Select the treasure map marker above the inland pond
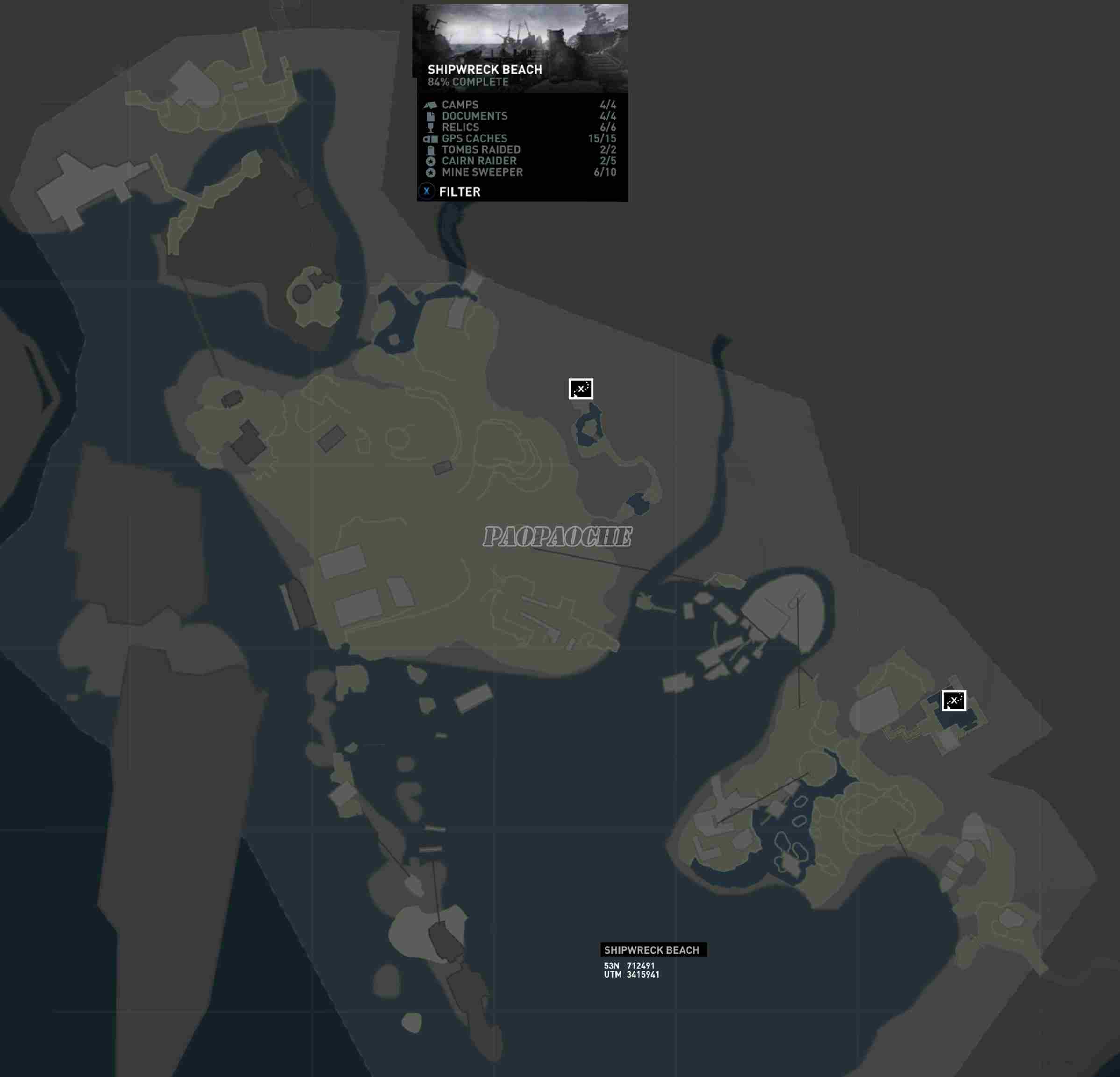Viewport: 1120px width, 1077px height. point(581,389)
